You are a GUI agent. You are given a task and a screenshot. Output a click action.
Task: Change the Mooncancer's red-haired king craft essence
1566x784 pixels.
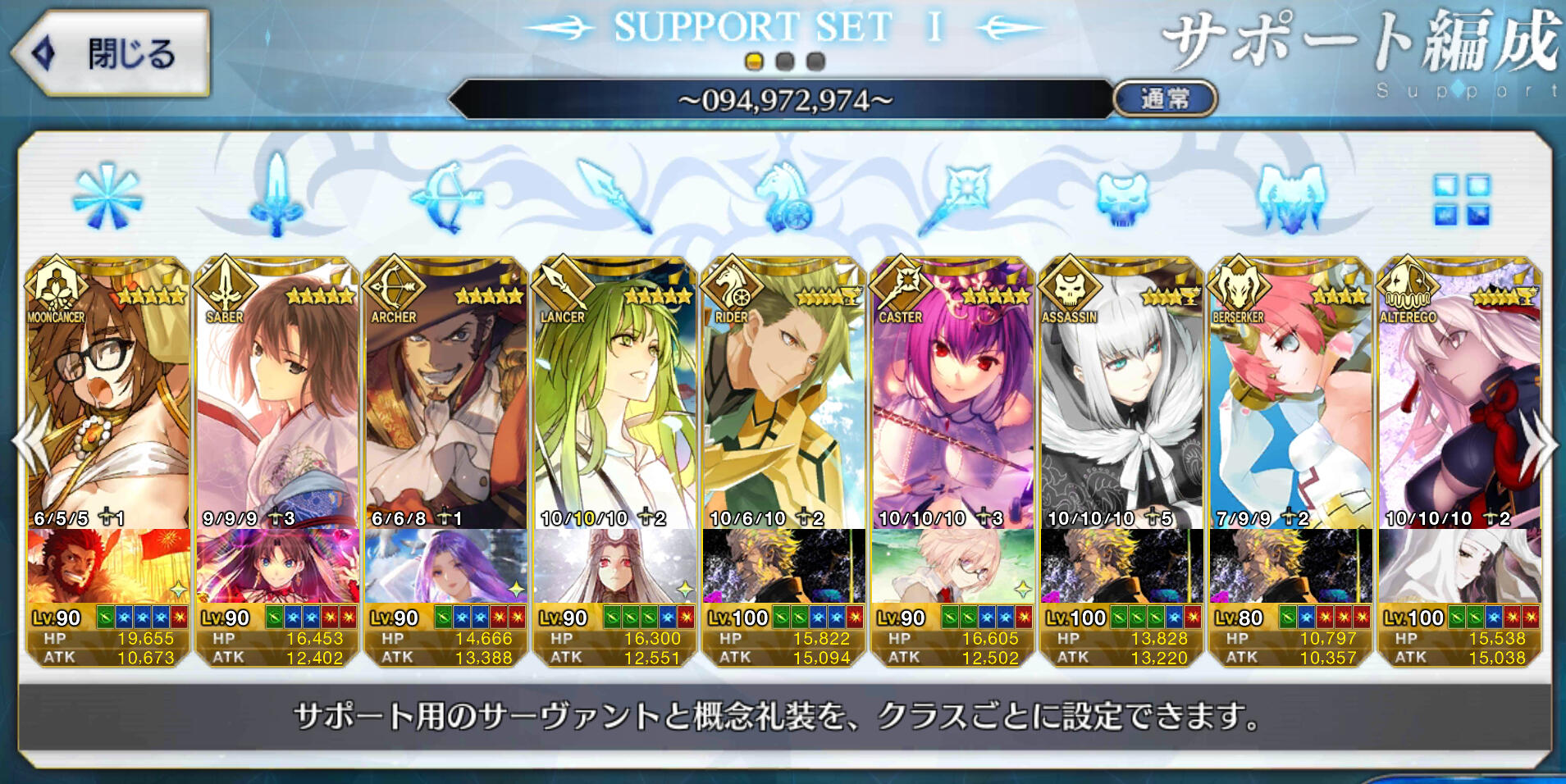pos(108,566)
